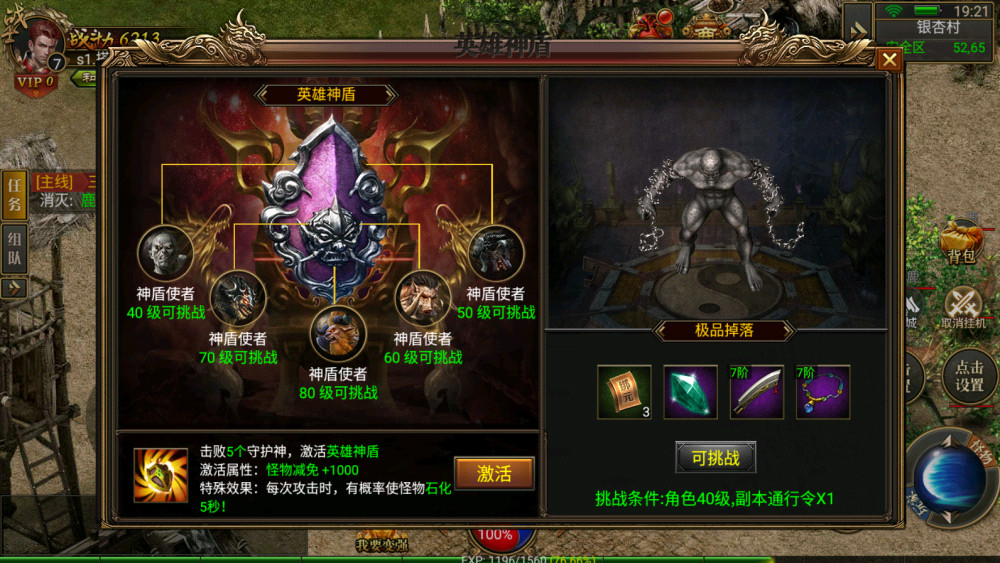Screen dimensions: 1000x563
Task: Switch to the 任务 quest tab
Action: [15, 195]
